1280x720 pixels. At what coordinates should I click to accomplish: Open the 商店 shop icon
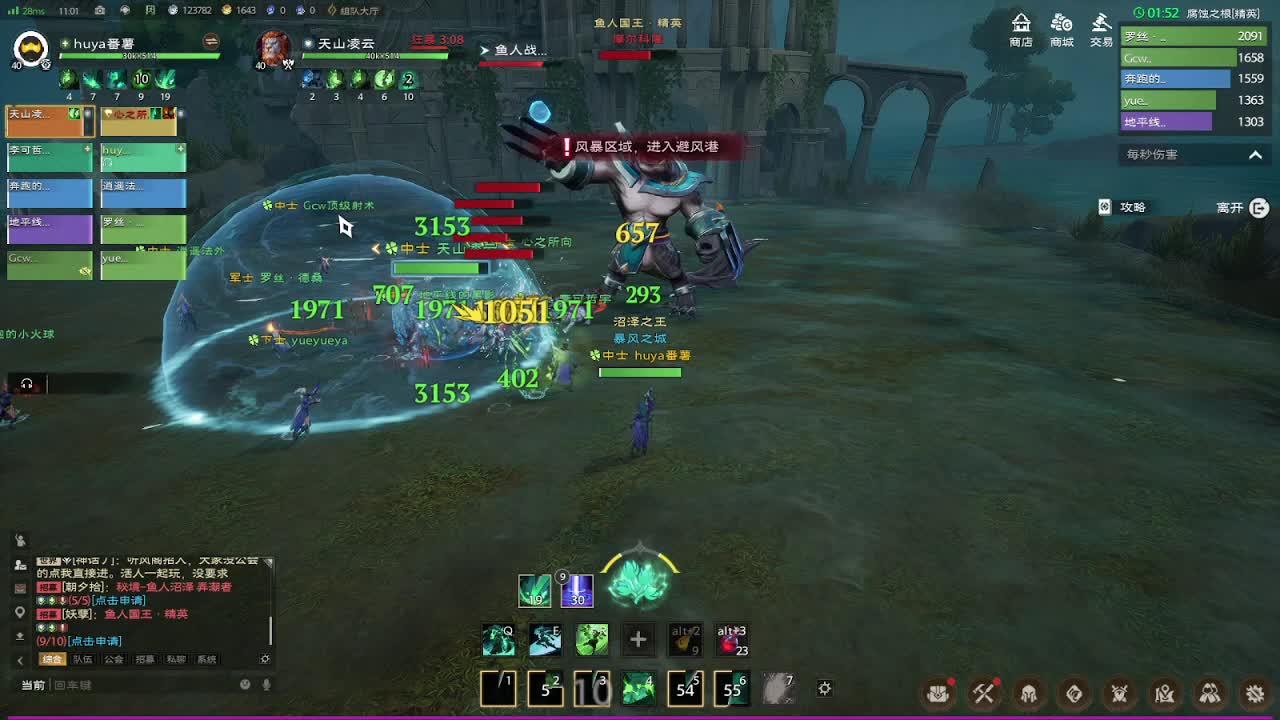(1021, 30)
